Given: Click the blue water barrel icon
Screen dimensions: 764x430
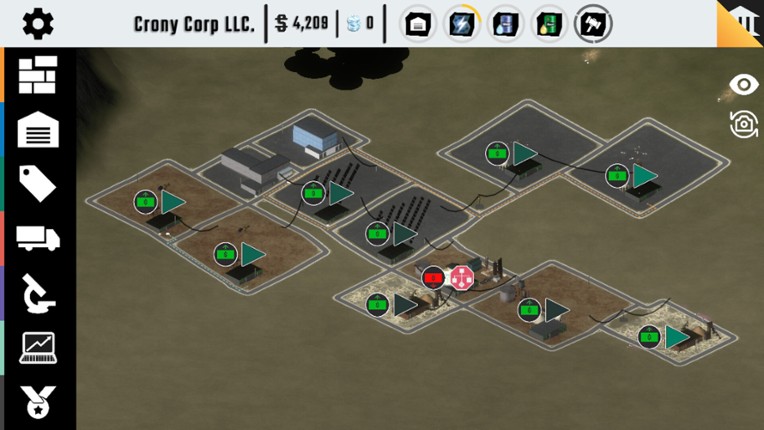Looking at the screenshot, I should [x=506, y=24].
